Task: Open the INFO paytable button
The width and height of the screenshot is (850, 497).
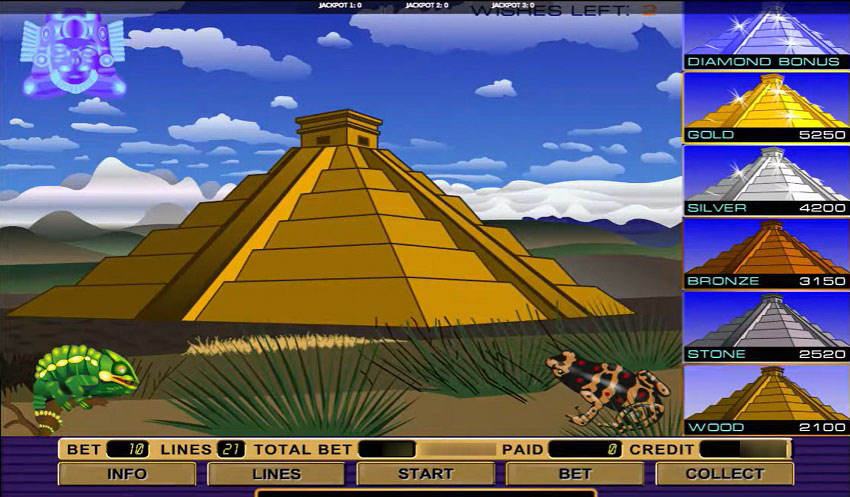Action: pos(127,473)
